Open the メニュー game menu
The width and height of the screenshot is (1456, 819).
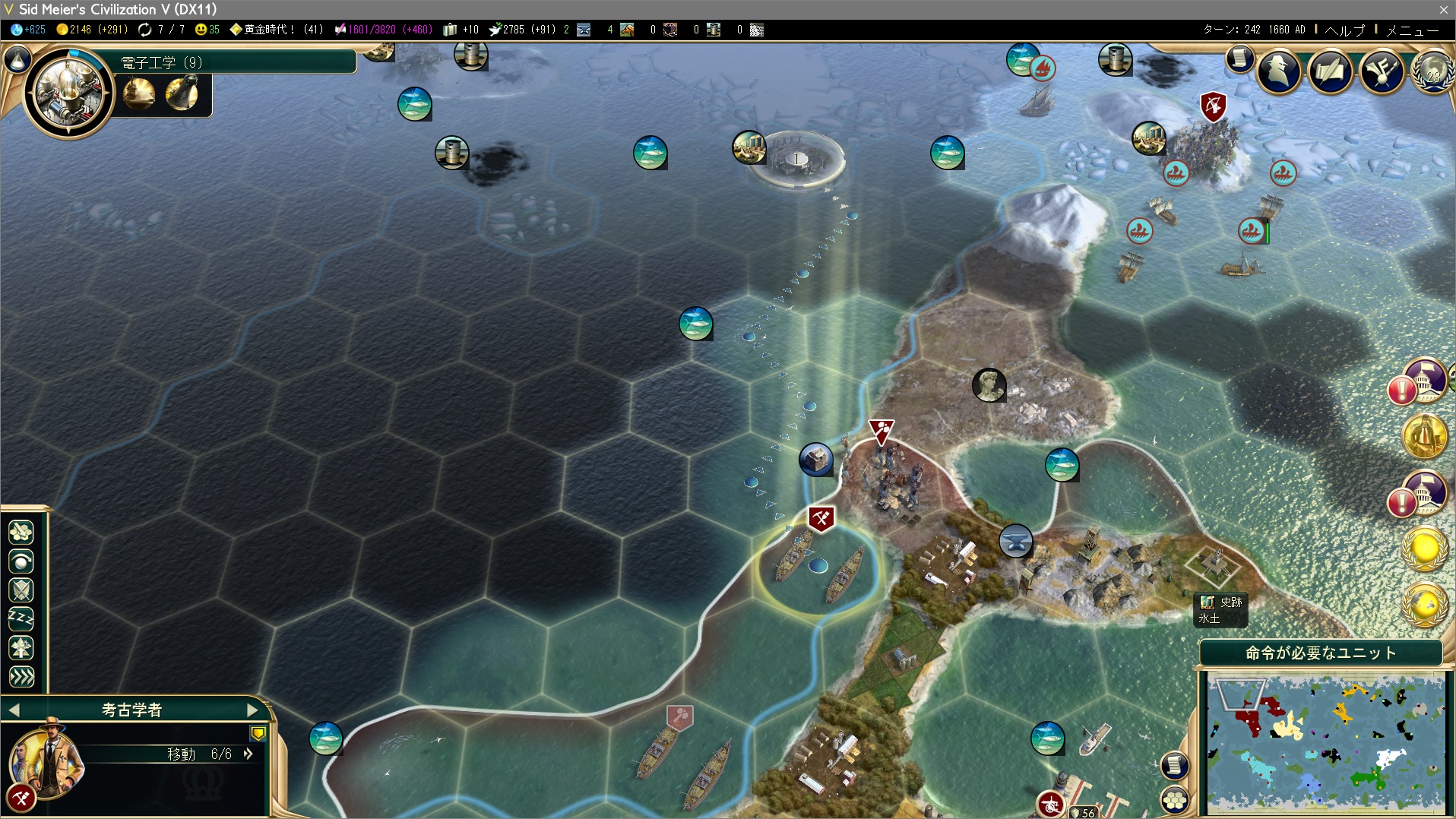pos(1412,30)
